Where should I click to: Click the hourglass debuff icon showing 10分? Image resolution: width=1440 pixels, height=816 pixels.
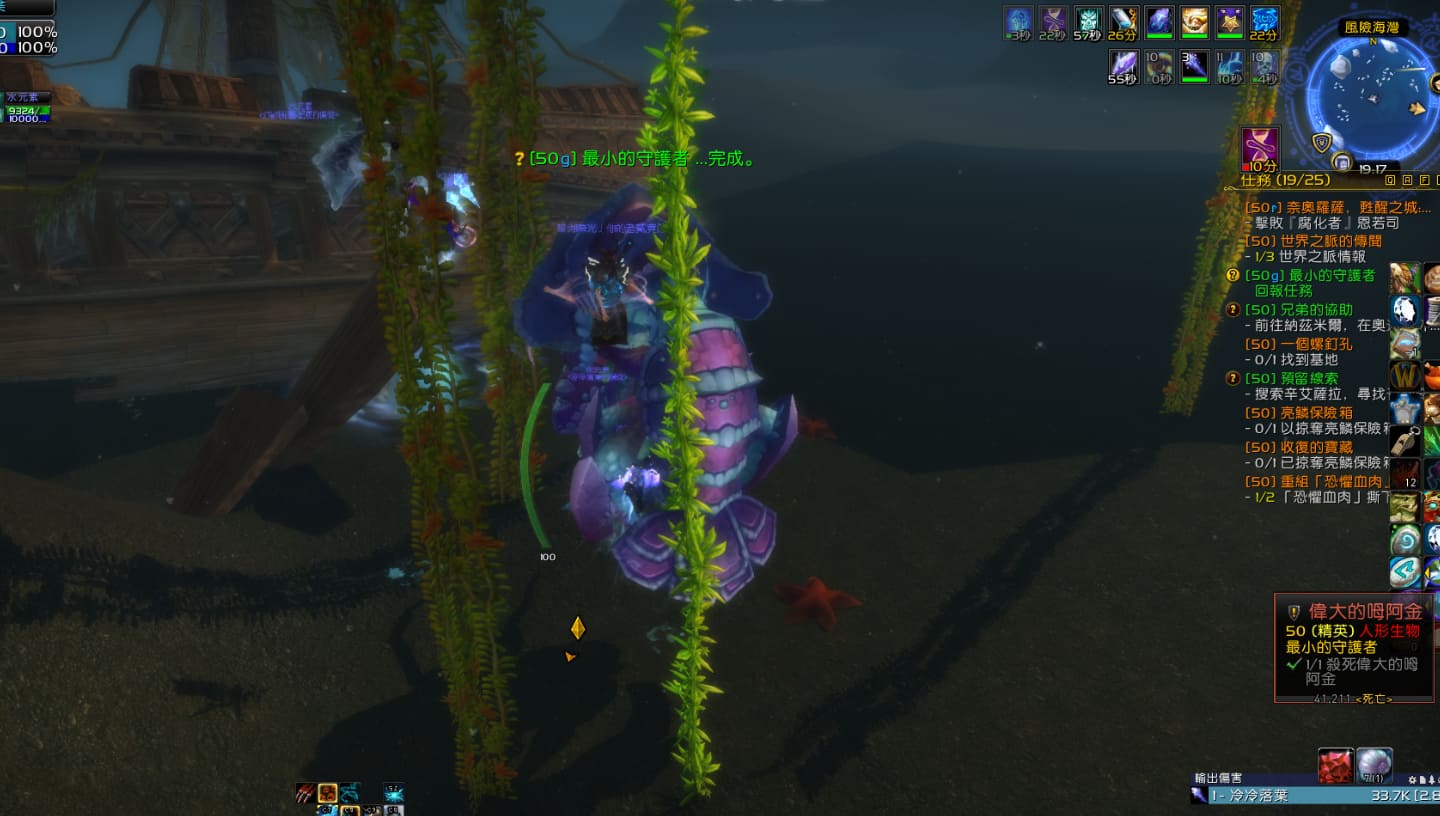(1260, 146)
